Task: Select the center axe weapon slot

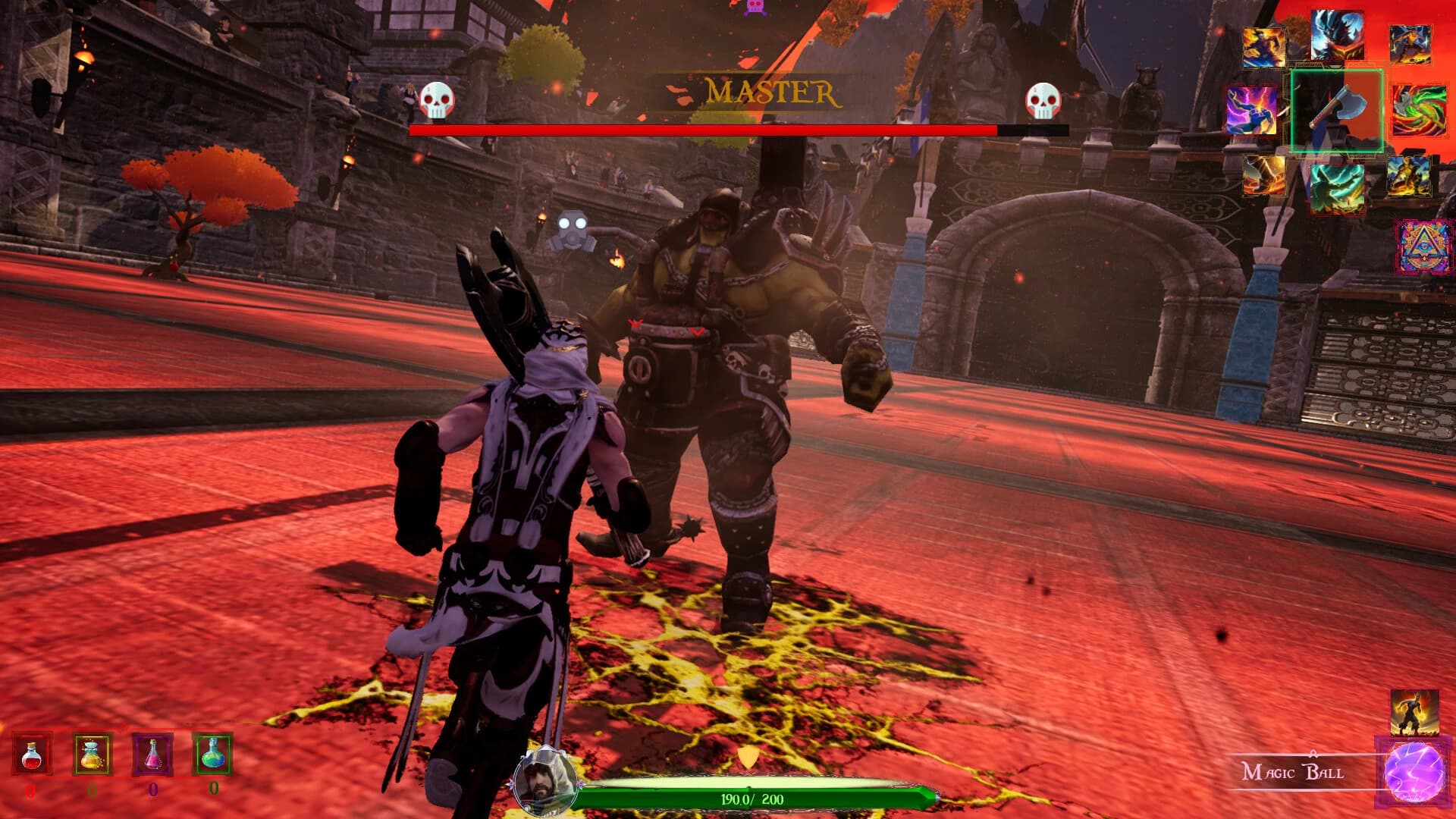Action: point(1337,111)
